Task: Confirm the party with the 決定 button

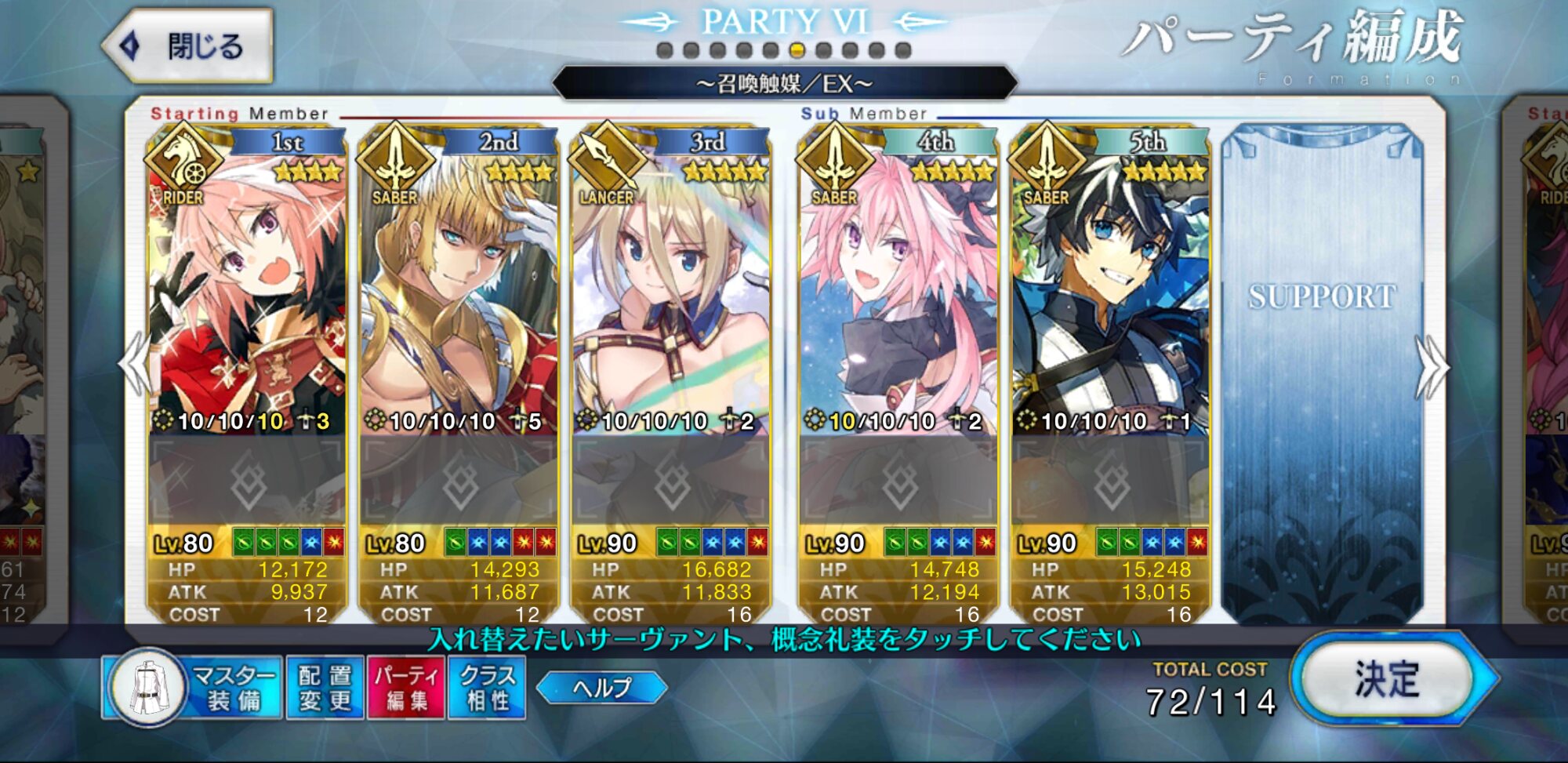Action: [1388, 679]
